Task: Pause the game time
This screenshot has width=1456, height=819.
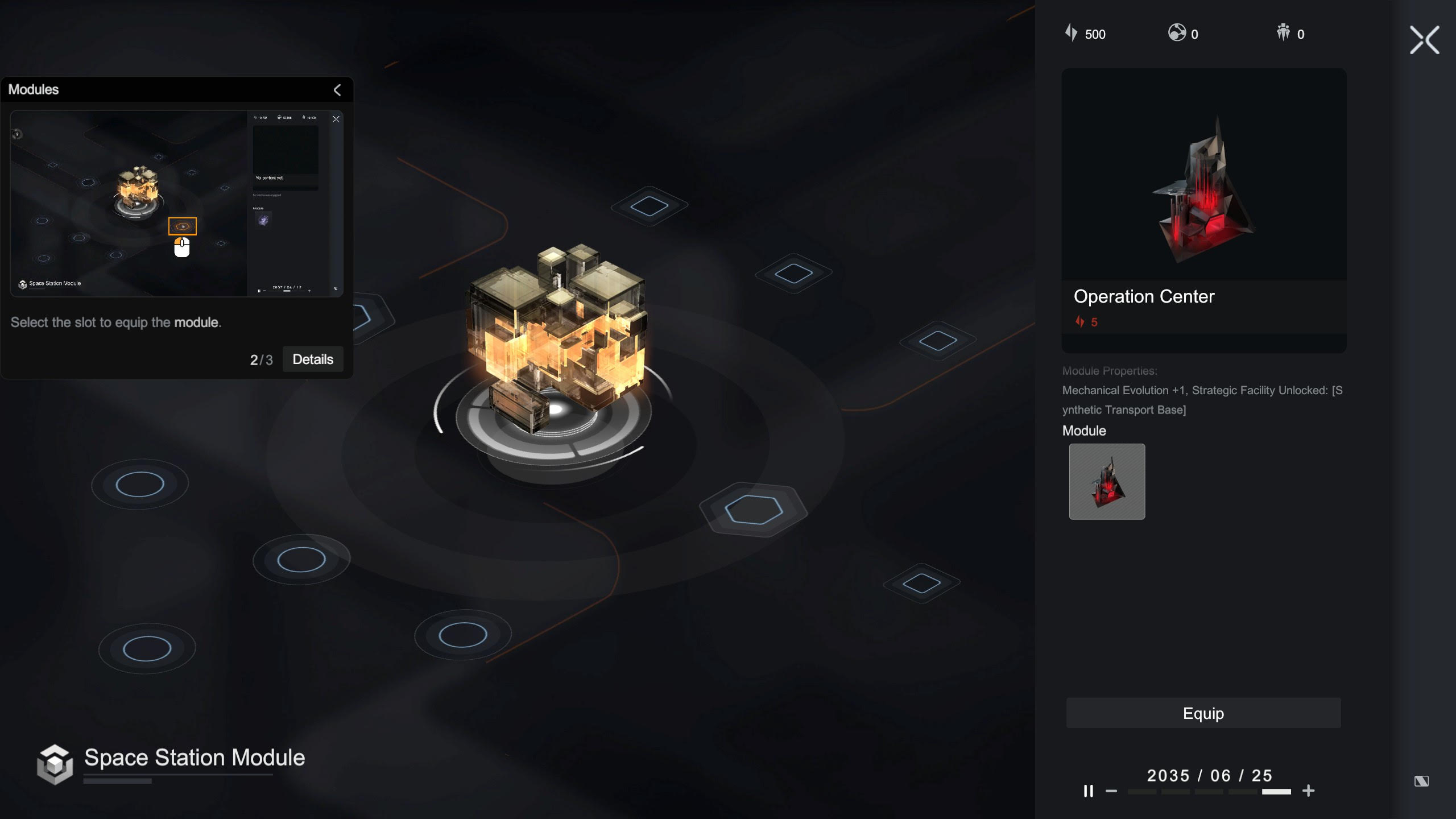Action: tap(1088, 791)
